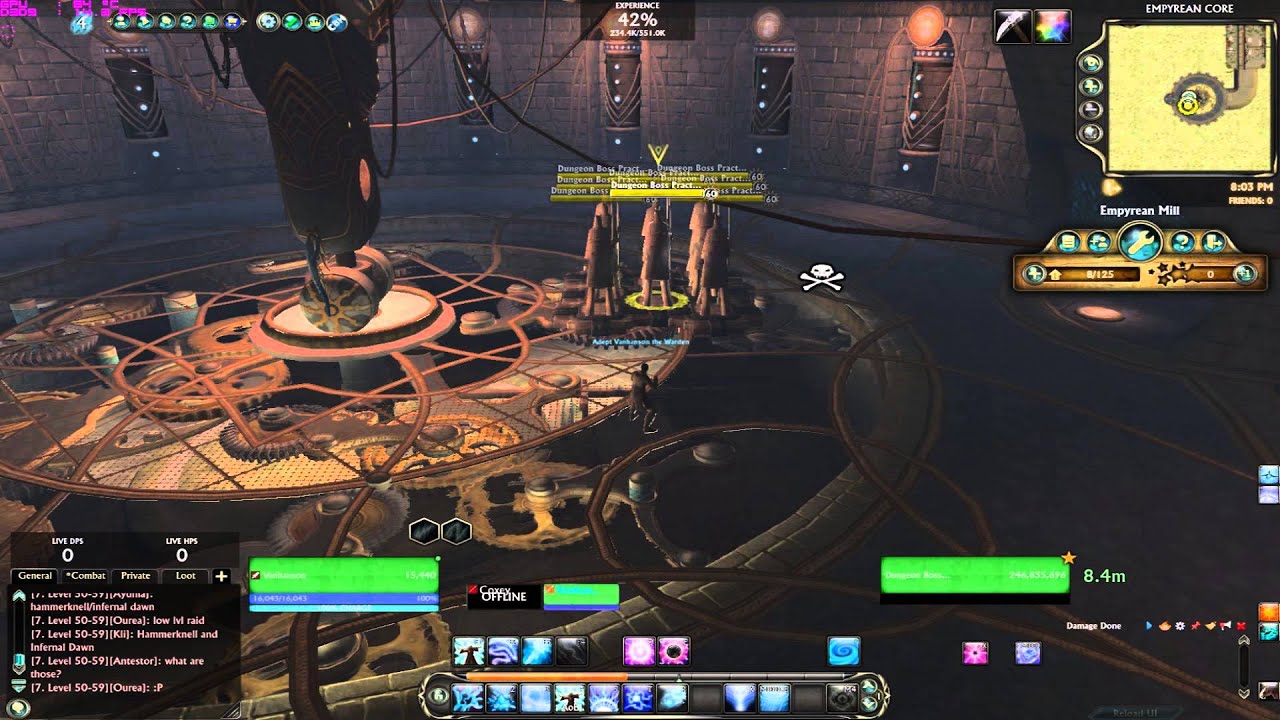Select the Dungeon Boss target frame
The width and height of the screenshot is (1280, 720).
pyautogui.click(x=974, y=575)
